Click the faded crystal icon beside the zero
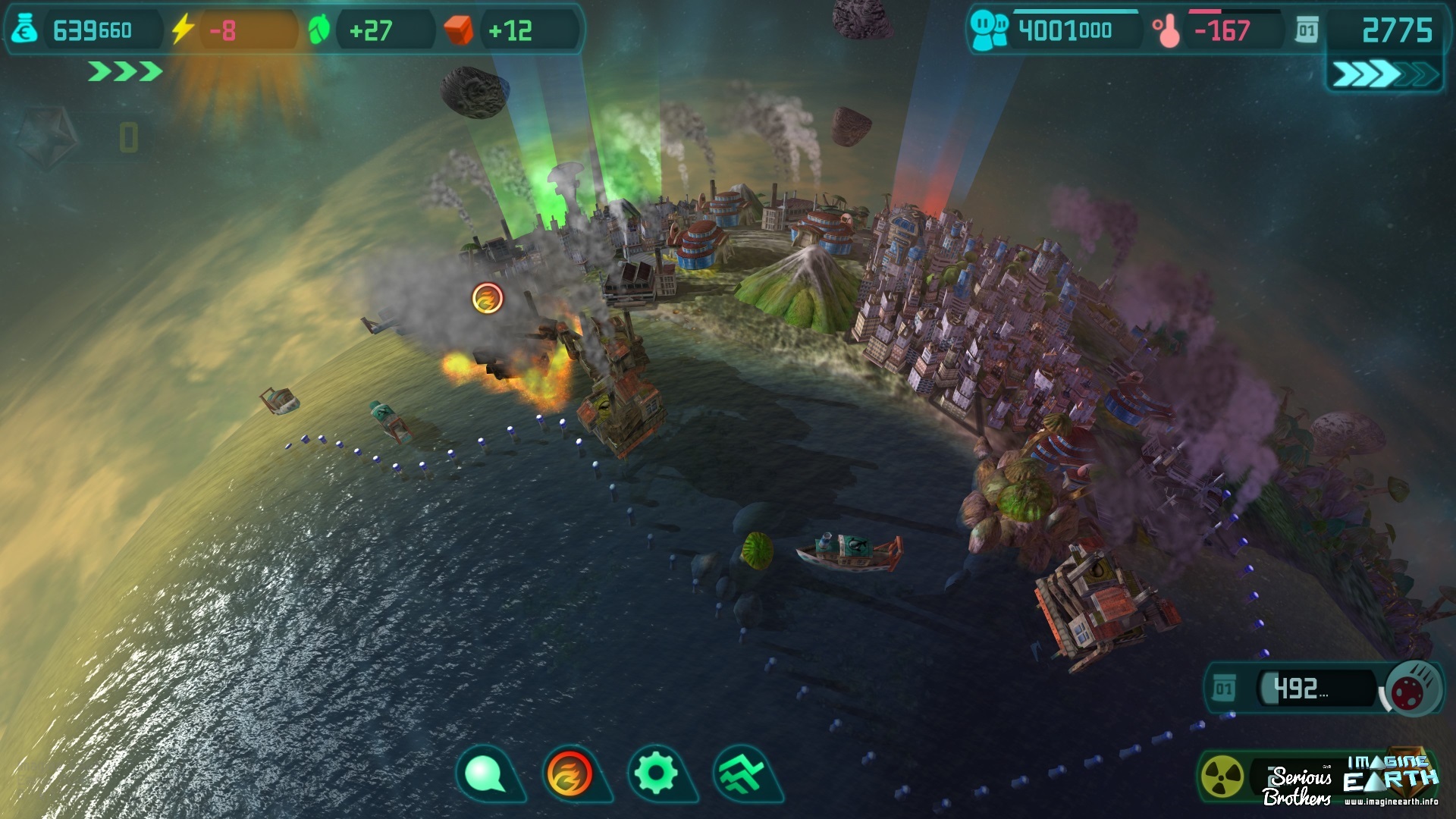 click(x=49, y=136)
